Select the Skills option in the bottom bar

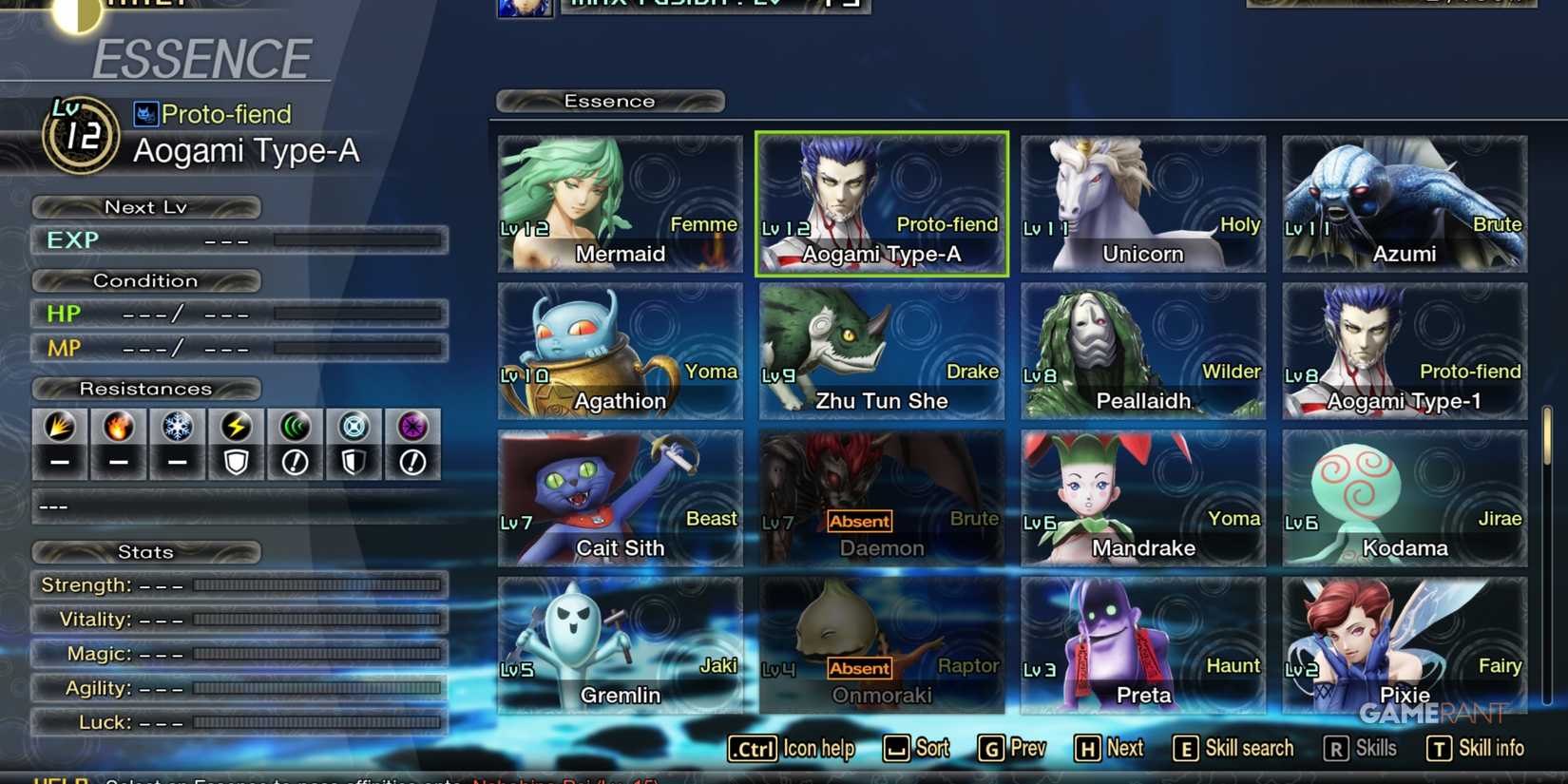(1361, 749)
